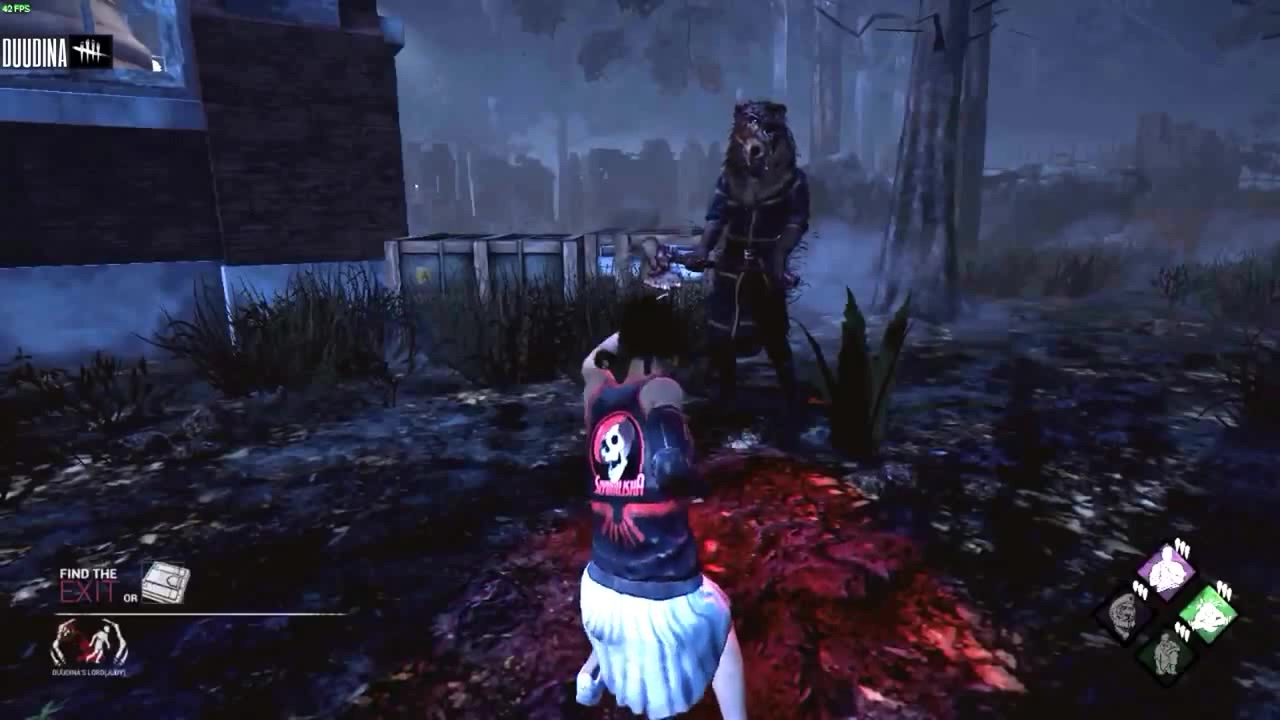The image size is (1280, 720).
Task: Select the purple perk diamond icon
Action: coord(1166,570)
